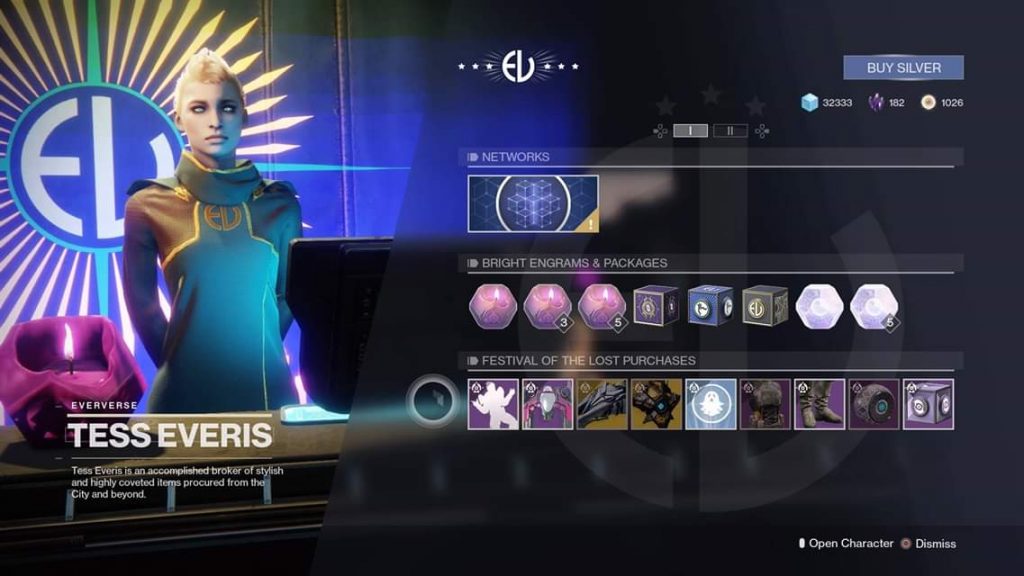
Task: Choose the single pink bright engram
Action: (x=492, y=305)
